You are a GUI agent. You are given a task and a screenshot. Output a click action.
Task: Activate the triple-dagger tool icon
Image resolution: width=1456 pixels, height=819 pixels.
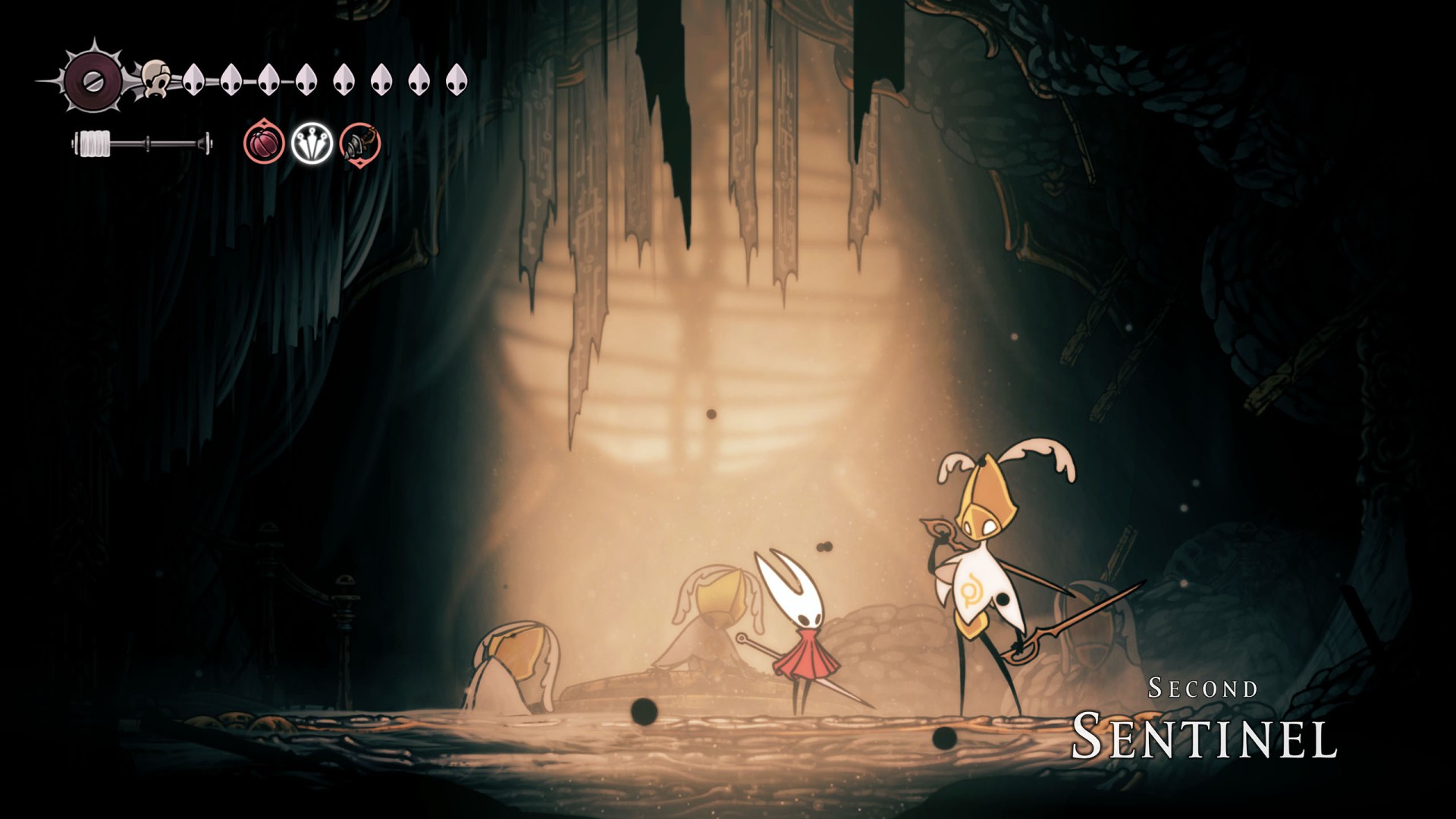(x=312, y=143)
